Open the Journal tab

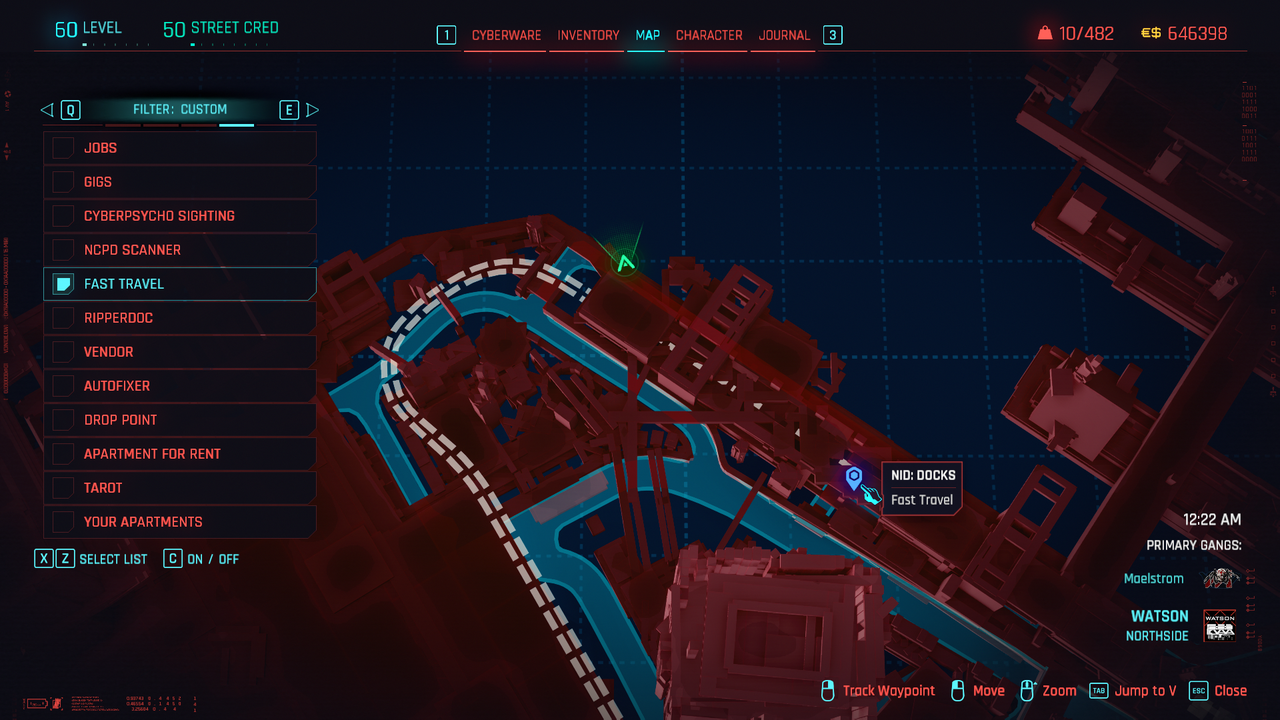click(x=784, y=35)
